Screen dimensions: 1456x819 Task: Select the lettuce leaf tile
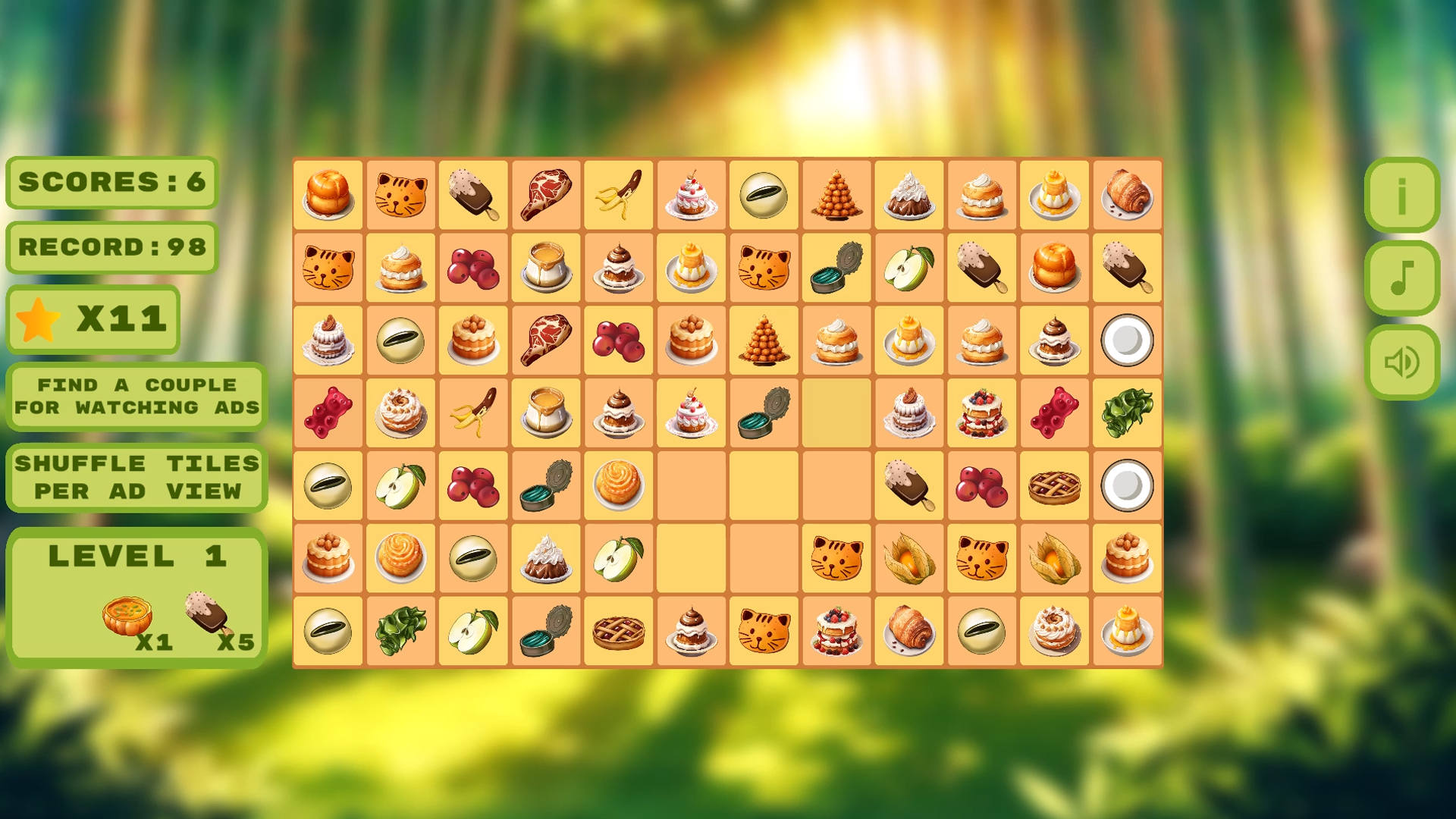pos(1126,413)
